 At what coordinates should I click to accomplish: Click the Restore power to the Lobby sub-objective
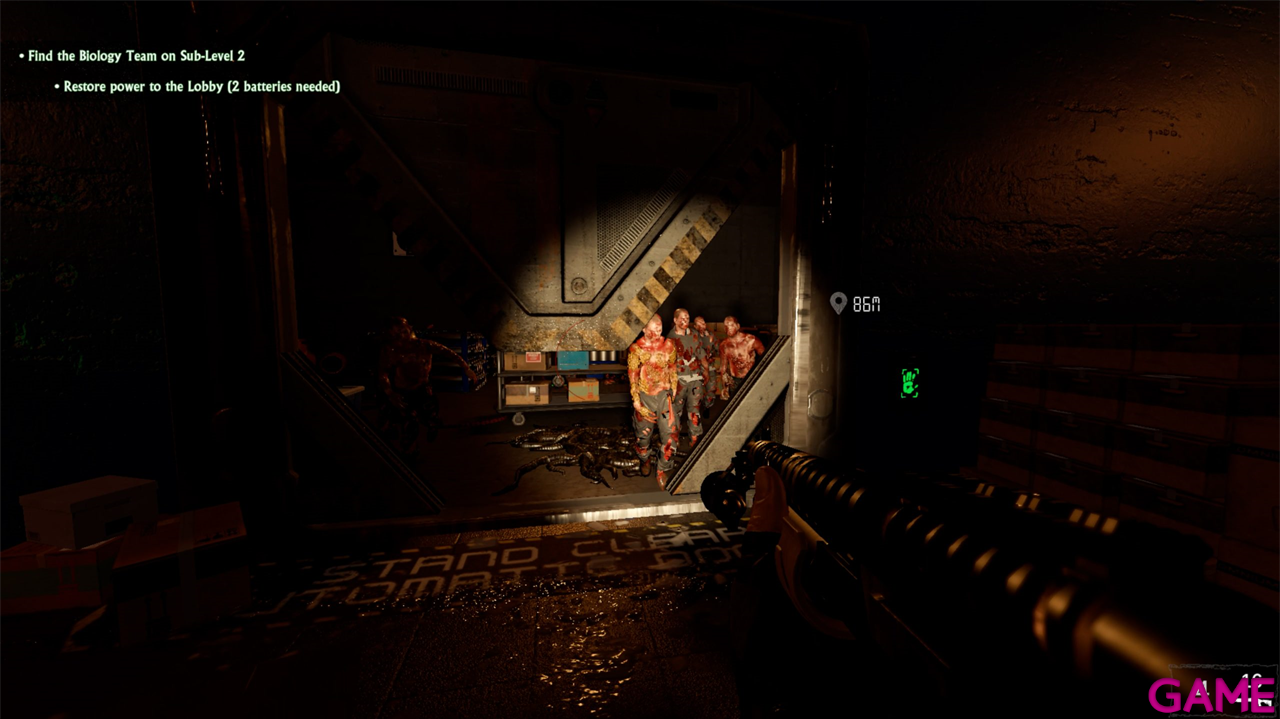[x=201, y=87]
